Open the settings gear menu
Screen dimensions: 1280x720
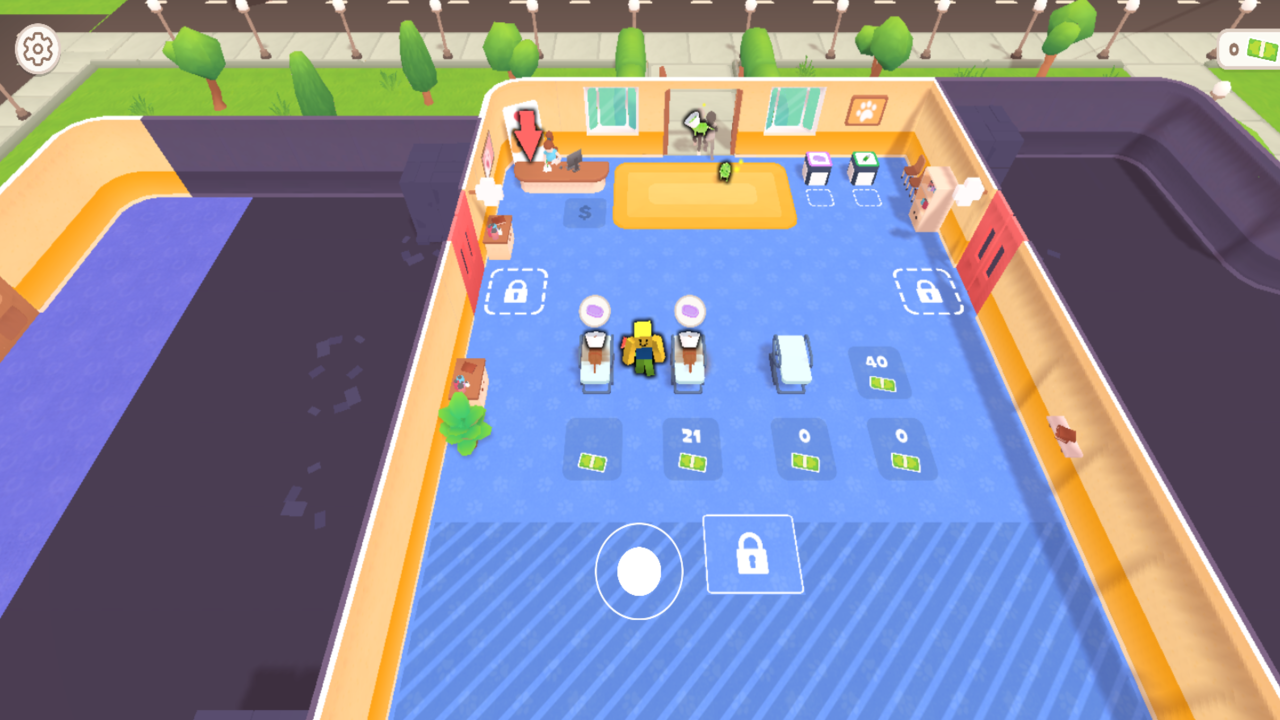38,47
